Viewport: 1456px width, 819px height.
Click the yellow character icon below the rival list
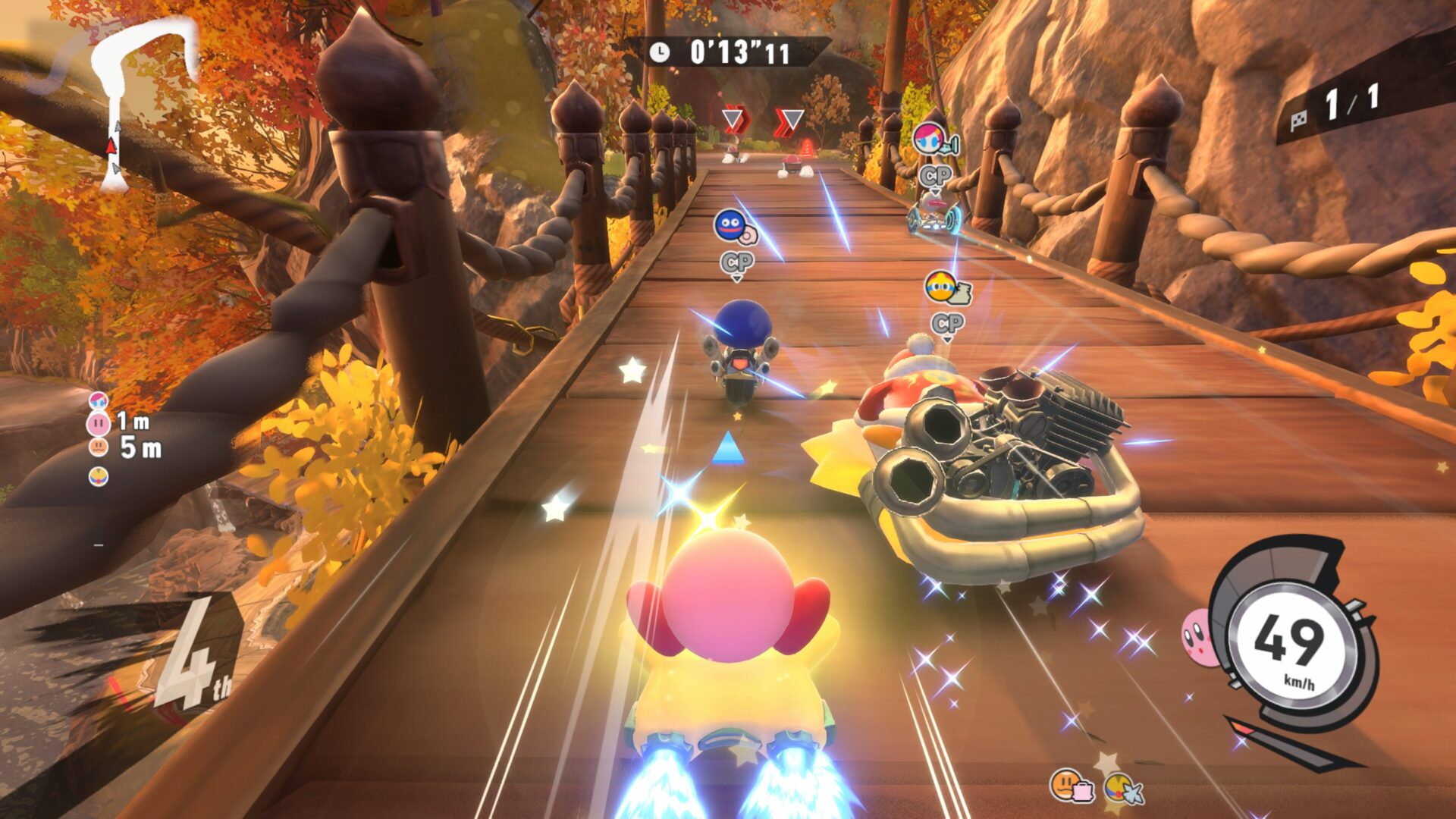coord(99,476)
